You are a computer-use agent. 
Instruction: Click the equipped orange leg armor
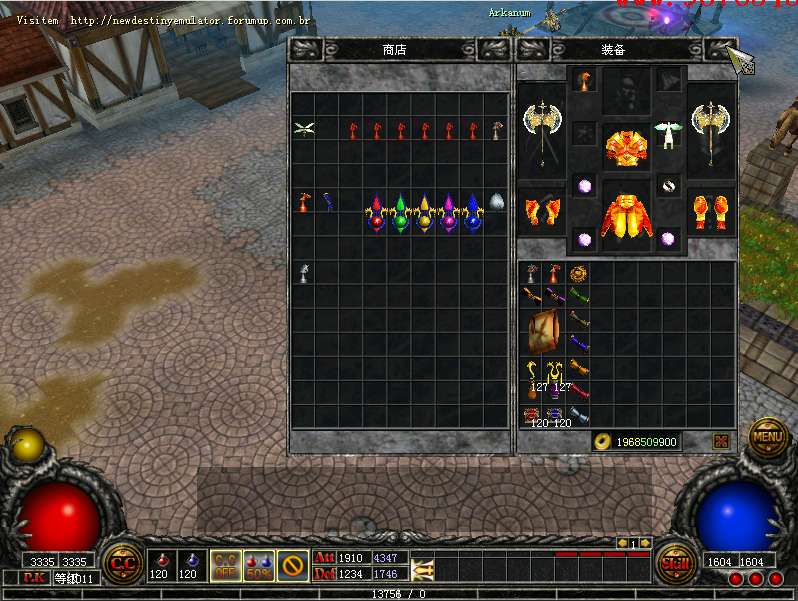pyautogui.click(x=626, y=213)
